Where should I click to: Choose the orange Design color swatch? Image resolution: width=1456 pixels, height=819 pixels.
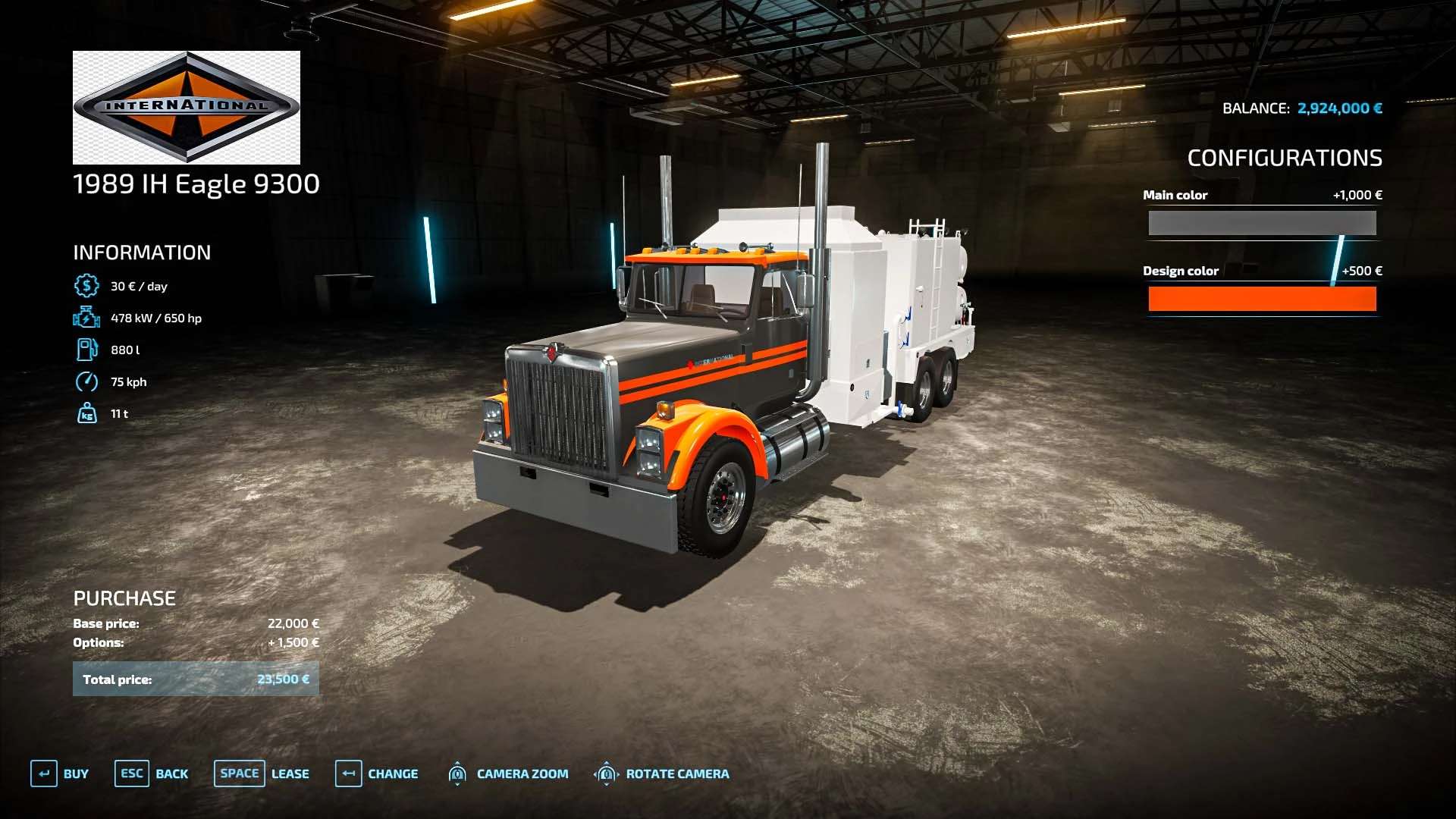[x=1262, y=299]
